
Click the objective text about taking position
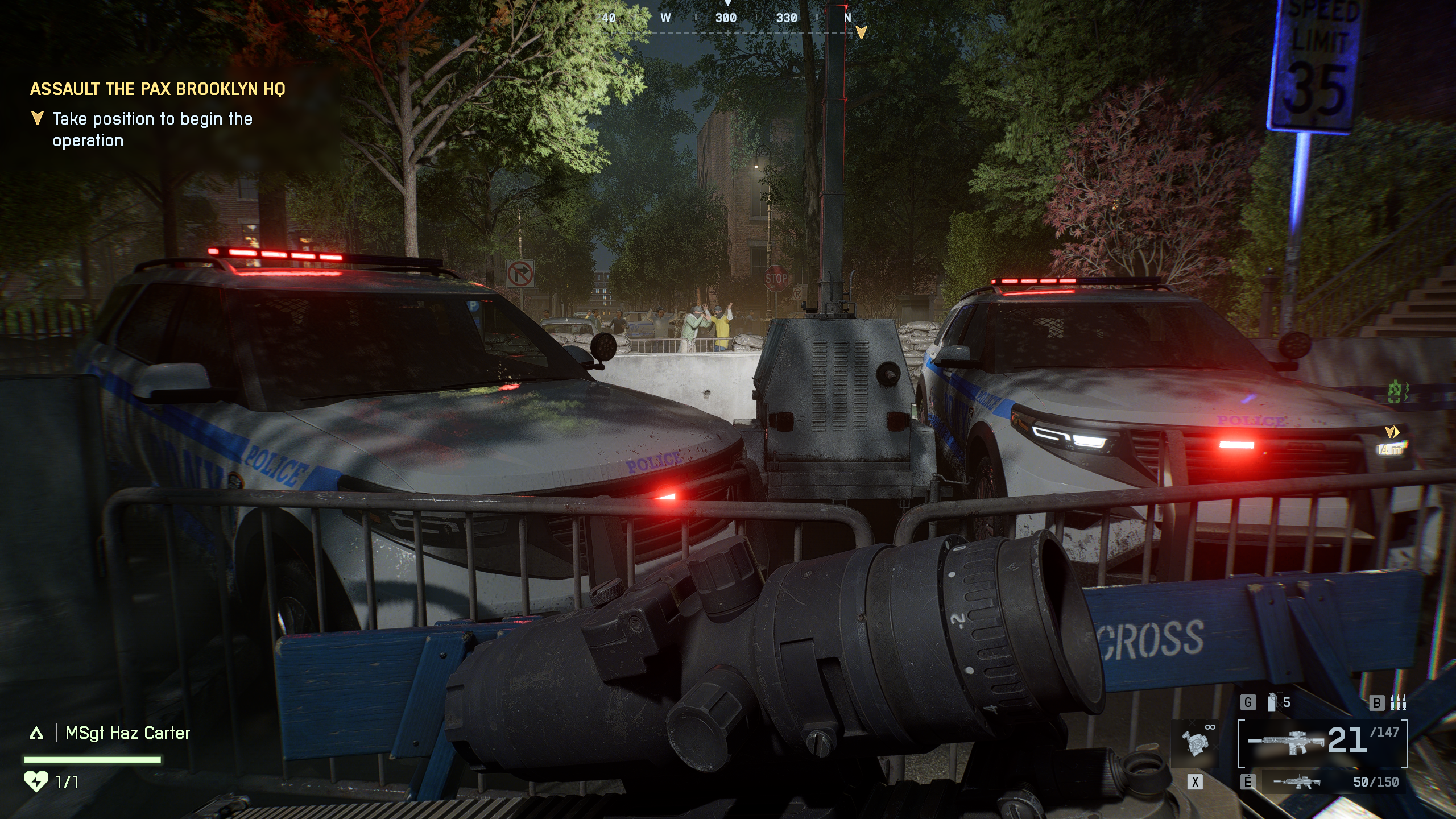(x=152, y=130)
